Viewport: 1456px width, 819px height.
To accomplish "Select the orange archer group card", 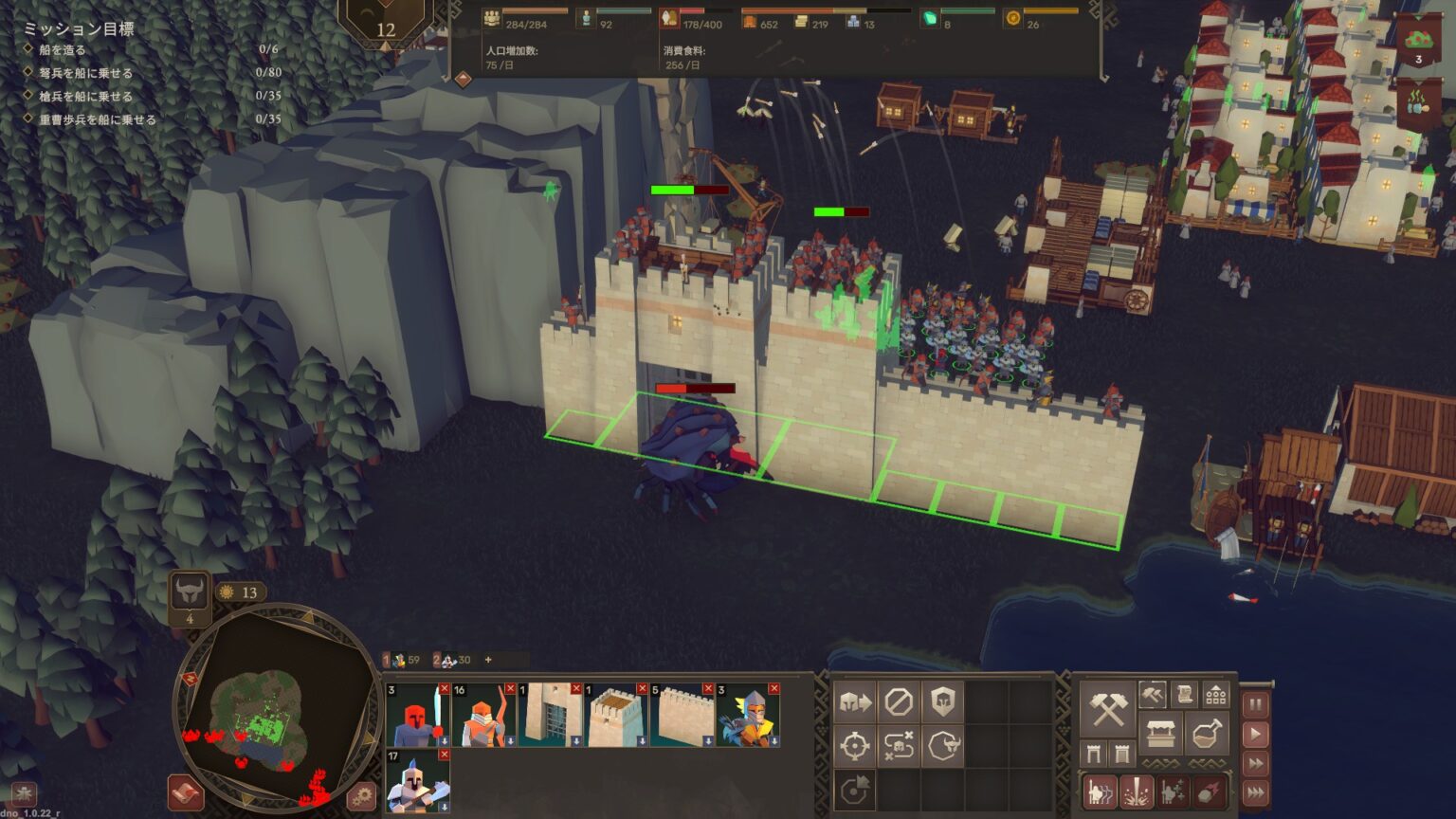I will [x=483, y=716].
